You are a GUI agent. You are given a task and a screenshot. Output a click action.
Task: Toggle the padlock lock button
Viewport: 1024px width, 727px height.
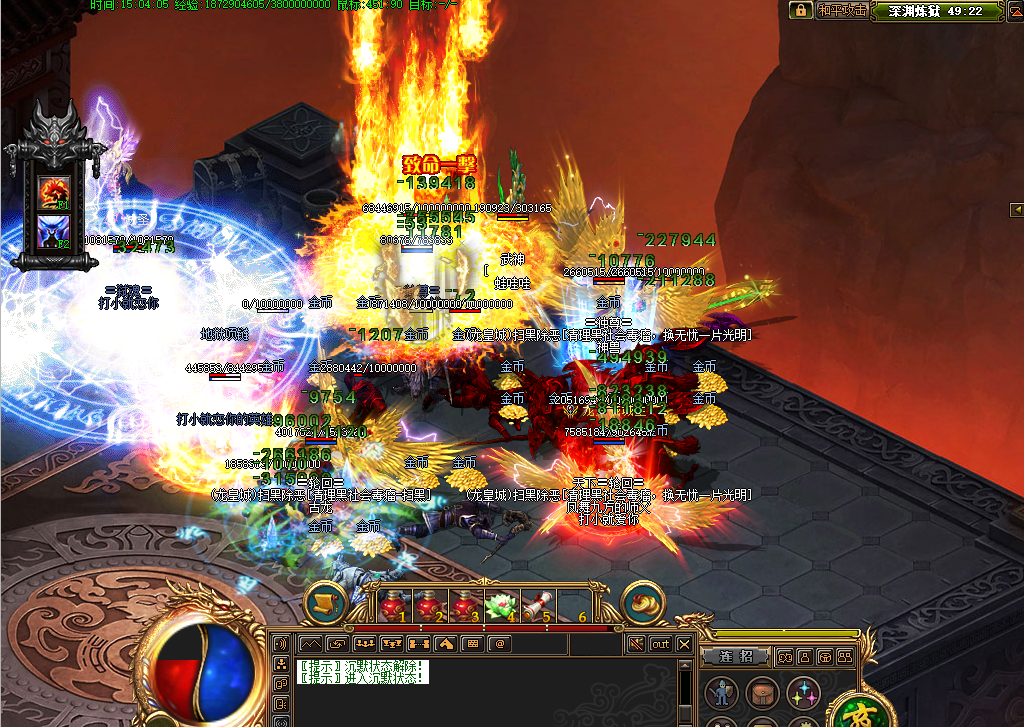click(800, 10)
